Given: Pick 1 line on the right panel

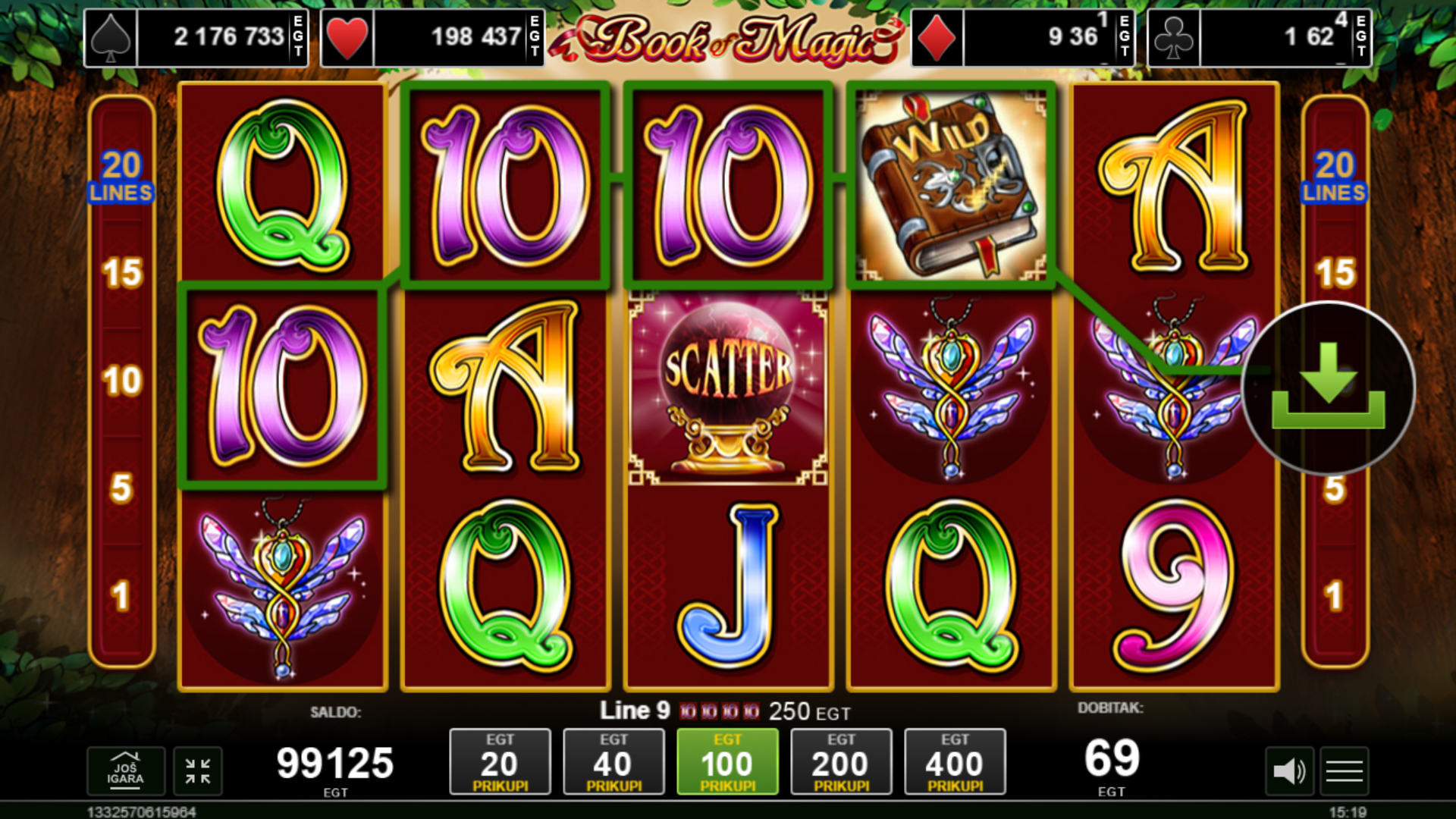Looking at the screenshot, I should tap(1335, 596).
